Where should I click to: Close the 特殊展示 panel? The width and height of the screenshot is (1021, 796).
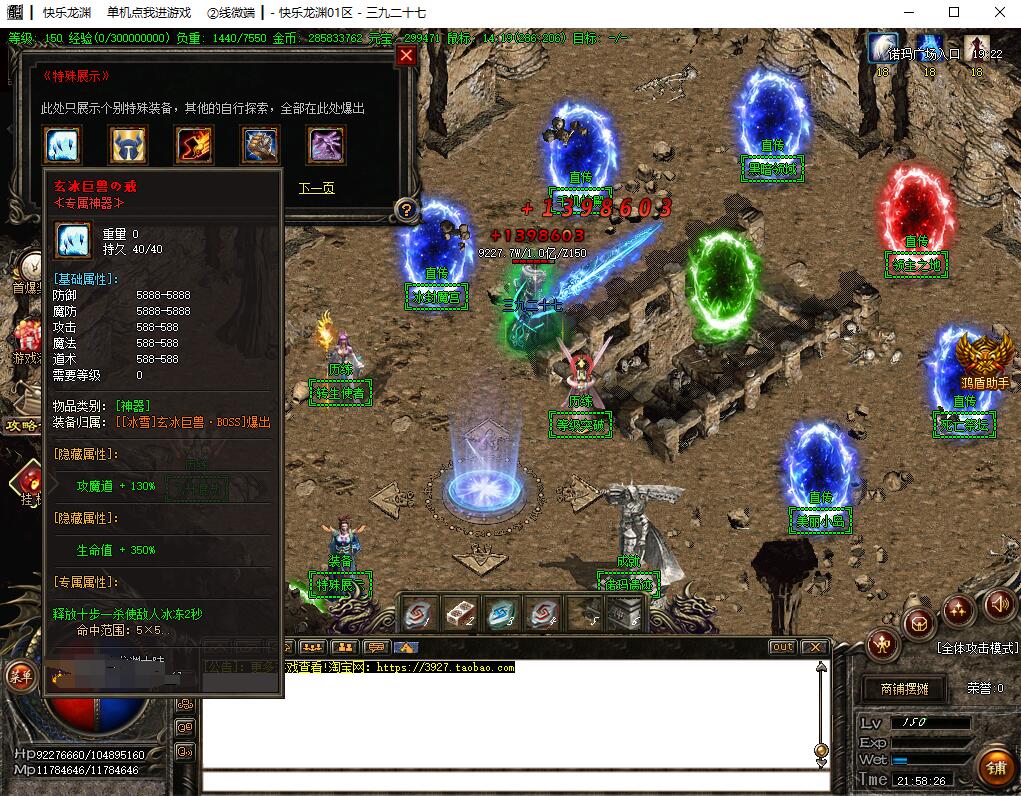click(406, 56)
